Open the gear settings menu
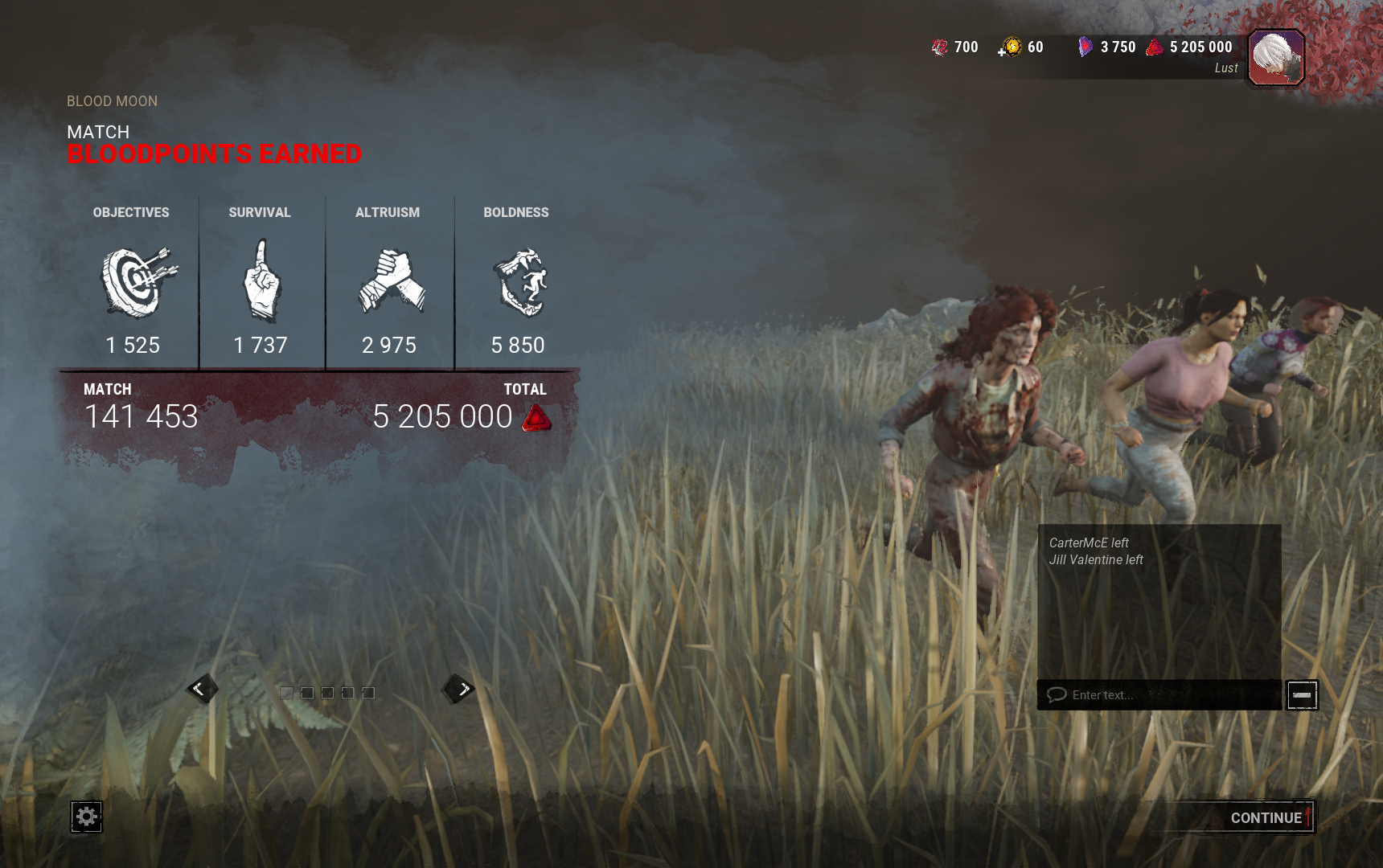This screenshot has height=868, width=1383. coord(86,817)
